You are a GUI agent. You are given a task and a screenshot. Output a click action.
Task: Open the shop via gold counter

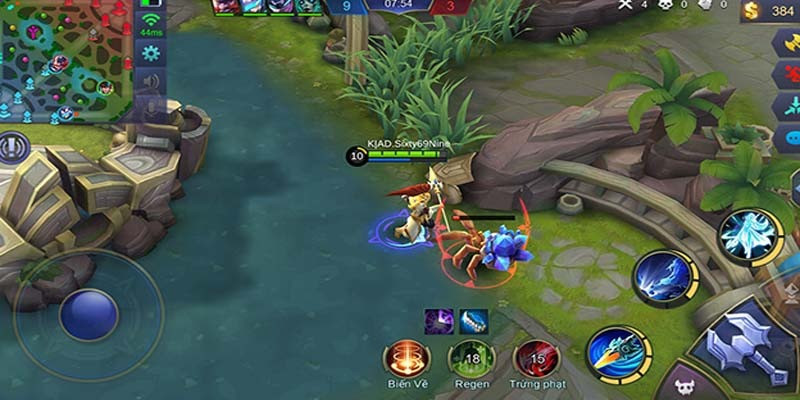point(770,12)
